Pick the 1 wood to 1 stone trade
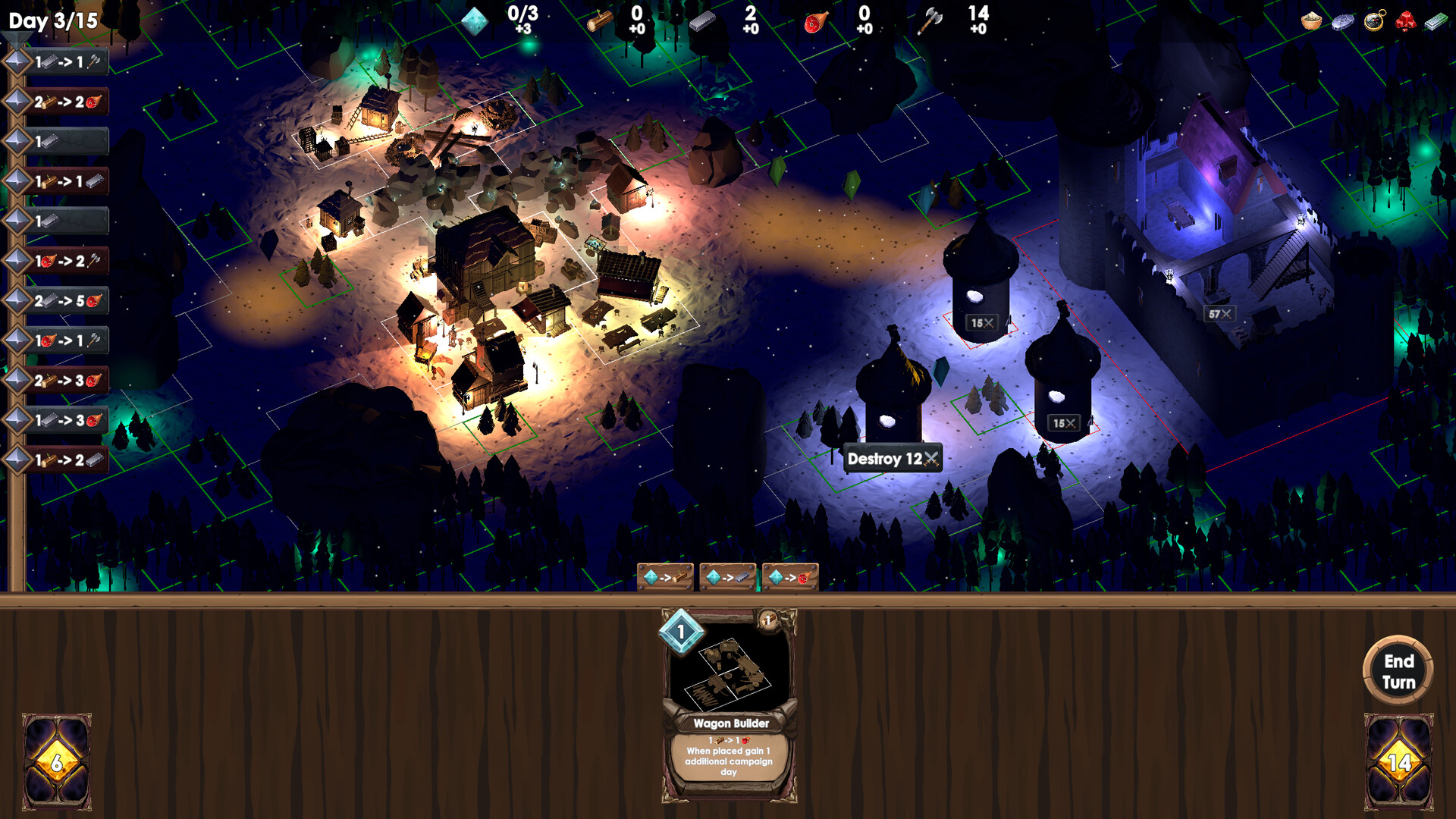The height and width of the screenshot is (819, 1456). click(x=67, y=181)
